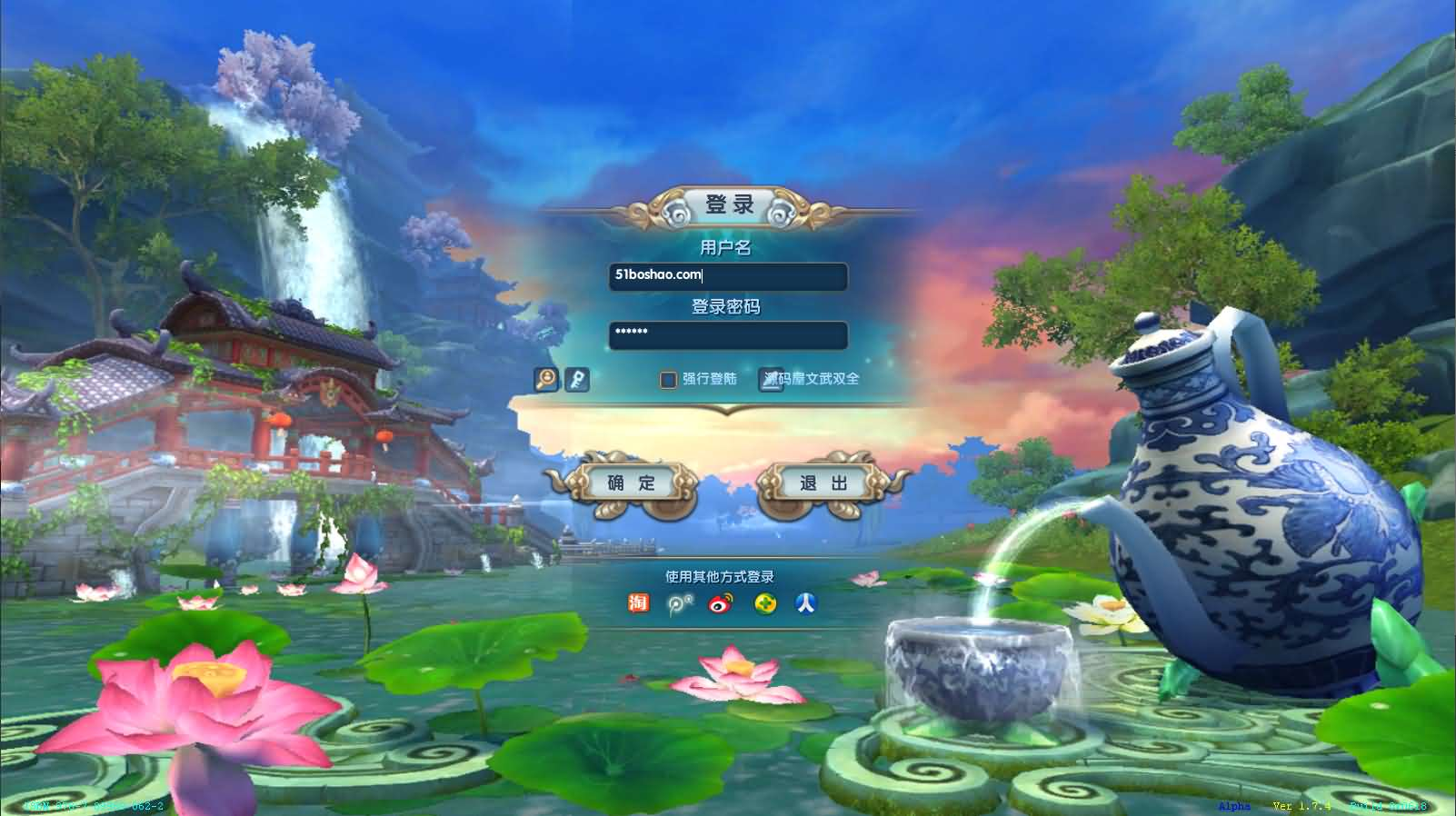Click the magnifier account lookup icon

pos(544,380)
